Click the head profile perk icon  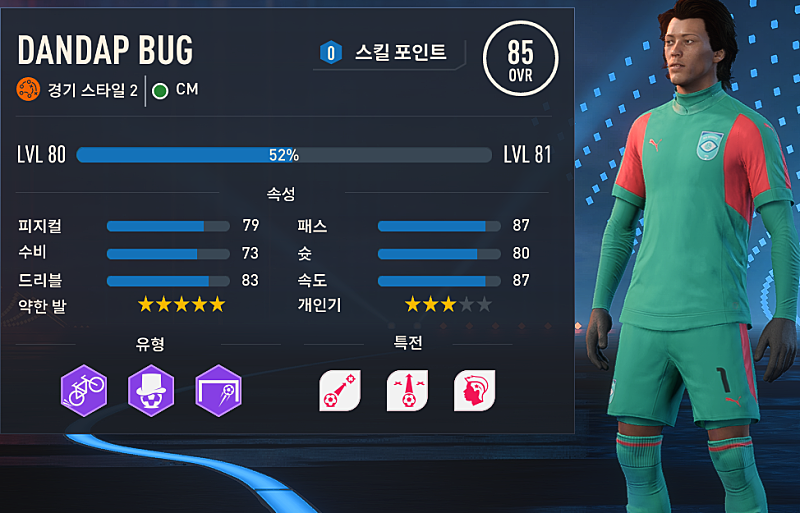coord(475,390)
